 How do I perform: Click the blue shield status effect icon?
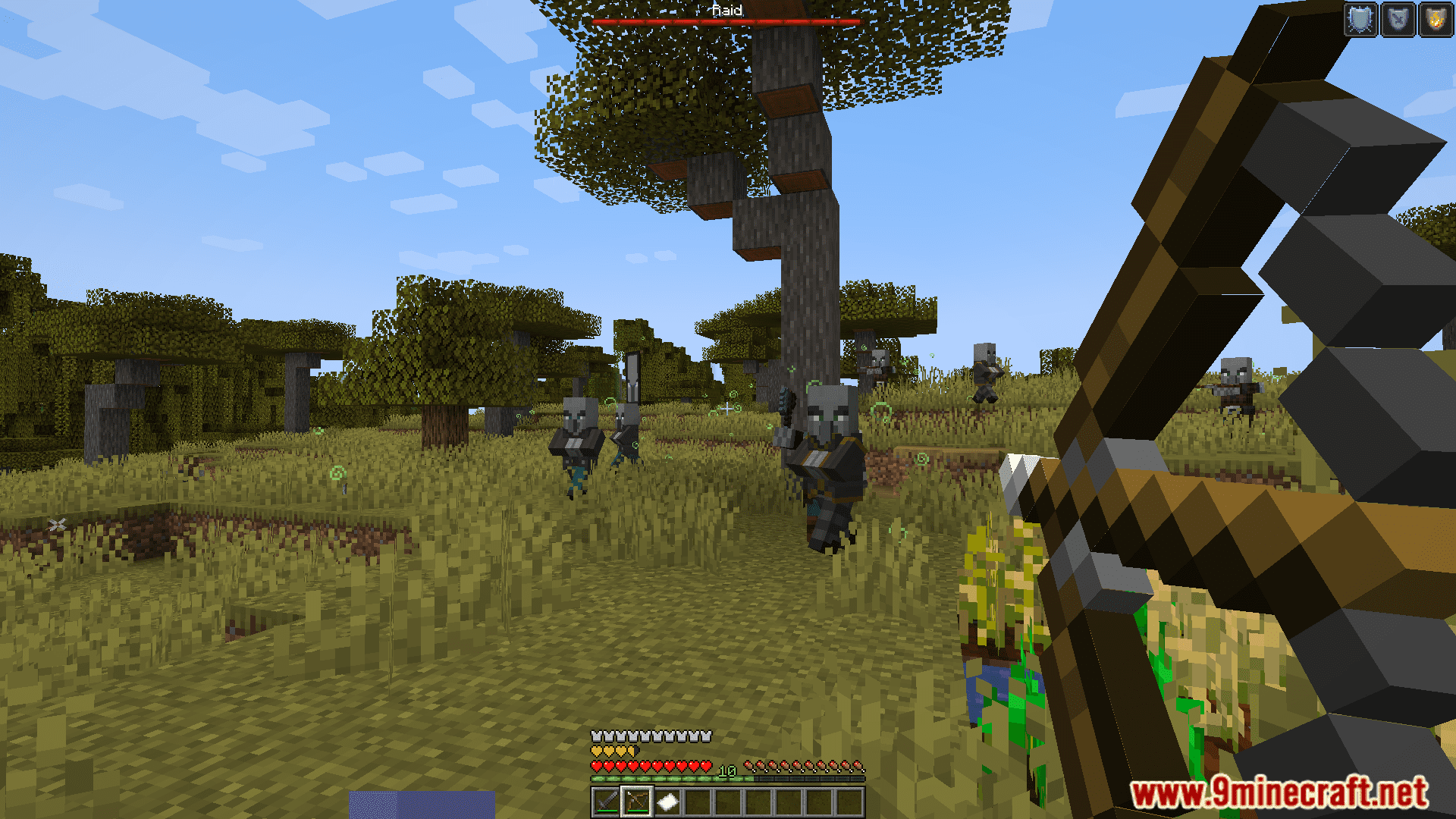pyautogui.click(x=1398, y=20)
